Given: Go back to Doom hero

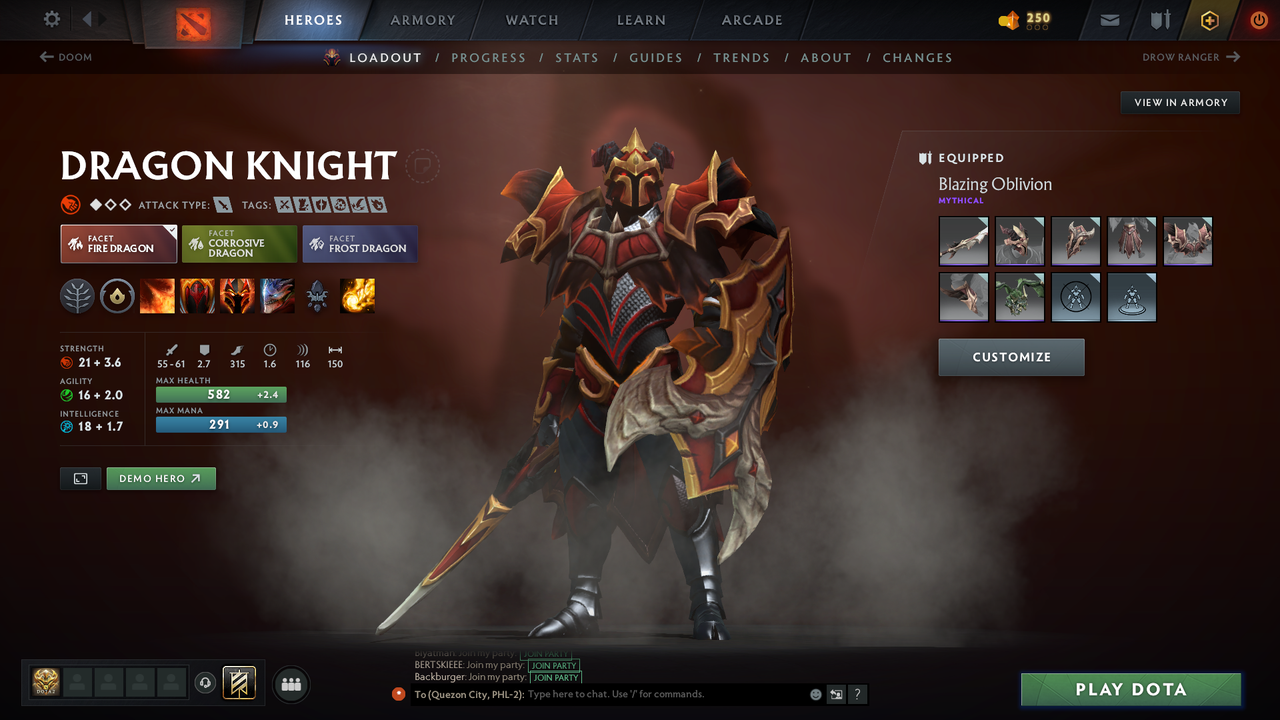Looking at the screenshot, I should pos(66,57).
